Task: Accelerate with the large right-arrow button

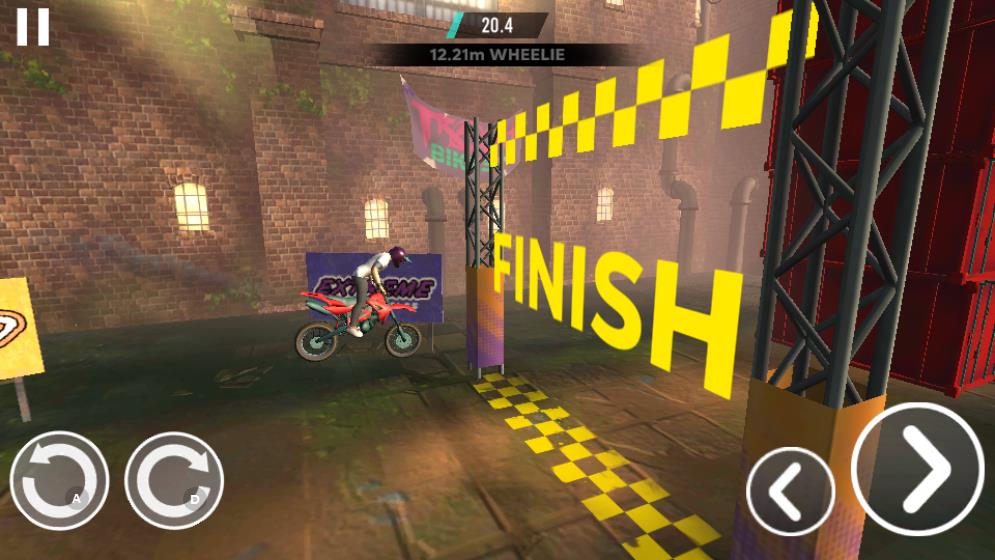Action: pos(918,468)
